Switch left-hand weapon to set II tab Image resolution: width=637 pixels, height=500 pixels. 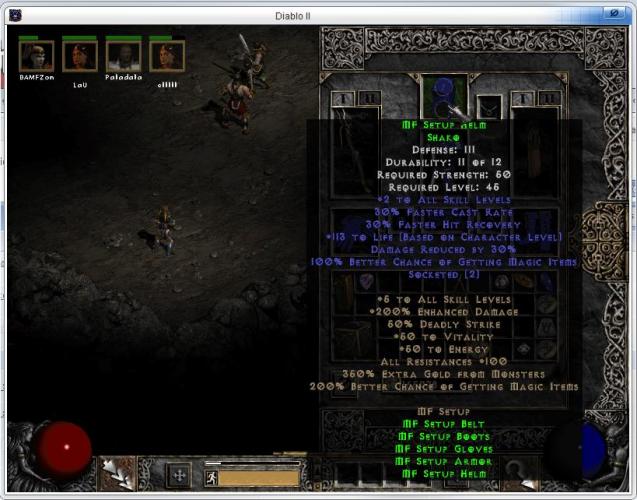coord(367,98)
